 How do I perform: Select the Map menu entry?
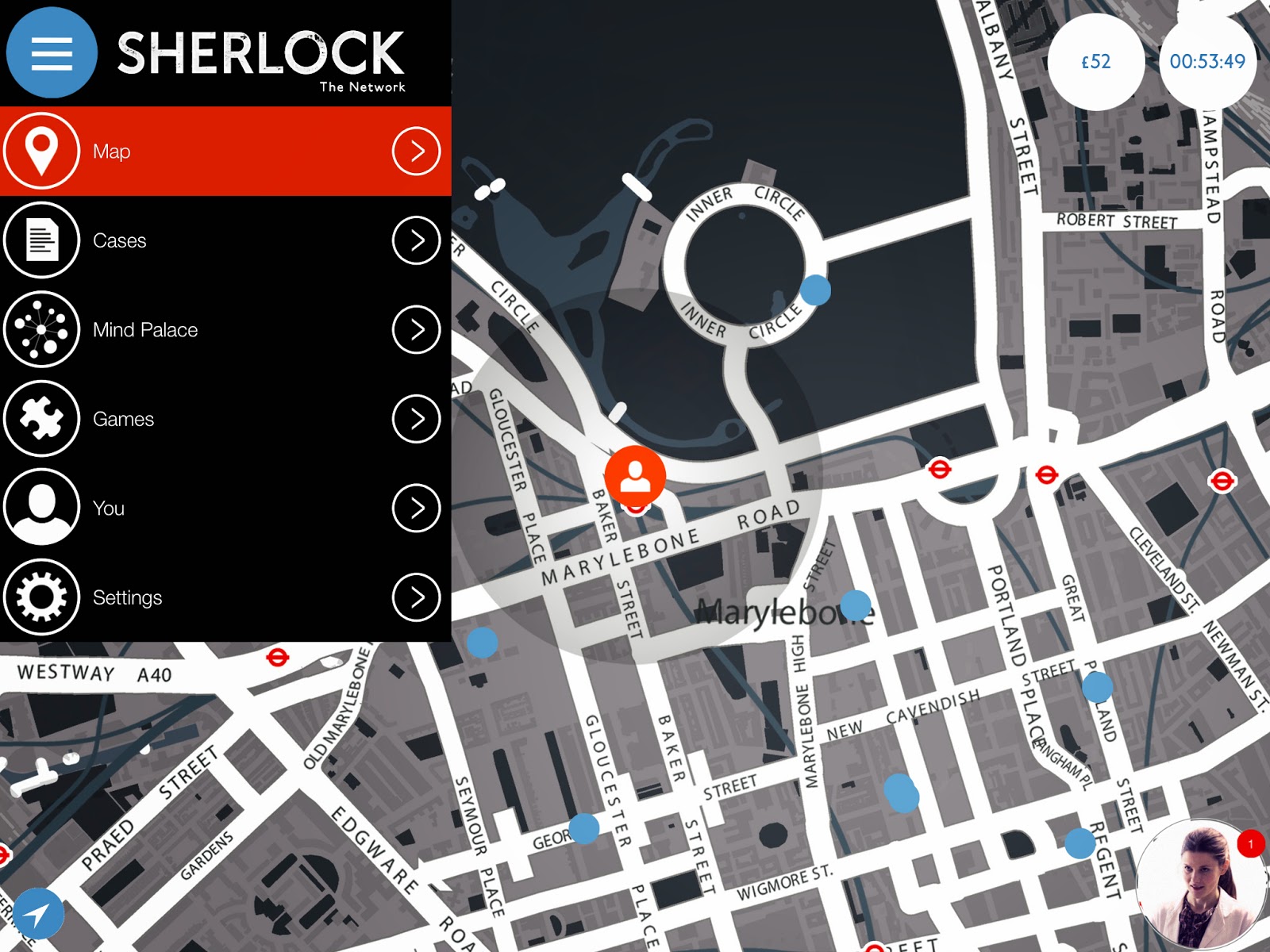(x=112, y=151)
